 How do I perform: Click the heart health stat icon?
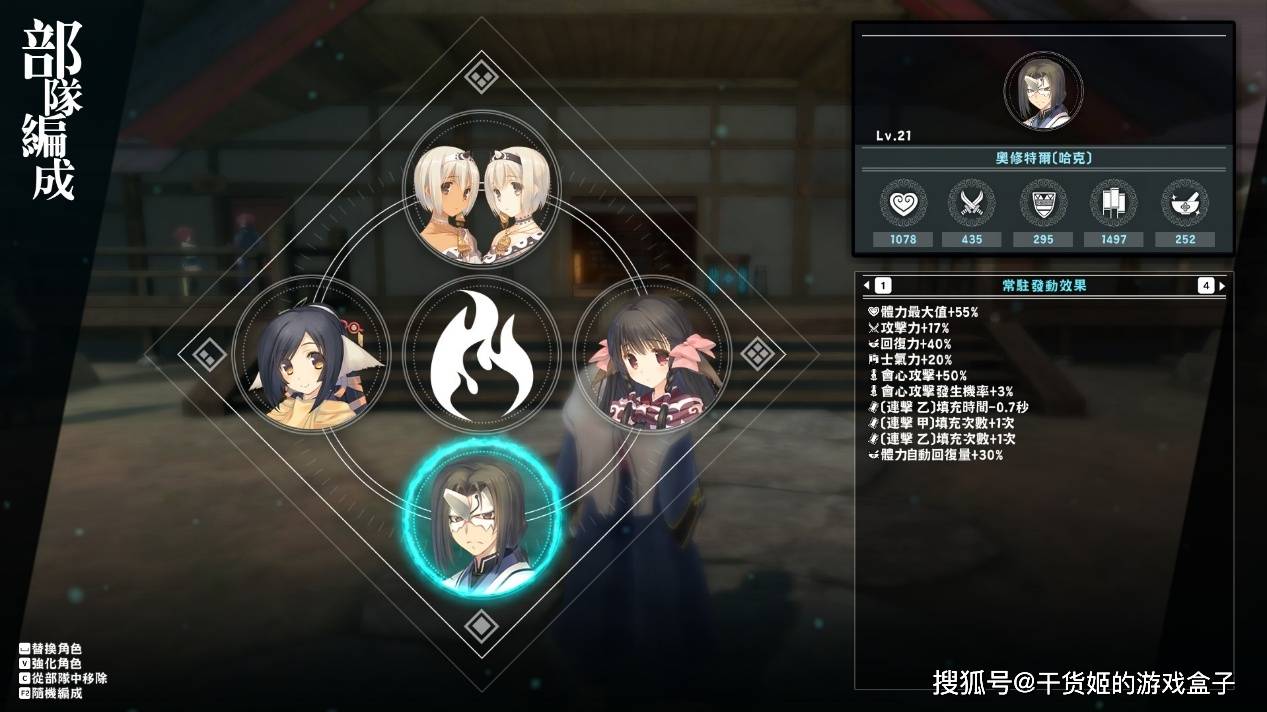click(x=903, y=203)
